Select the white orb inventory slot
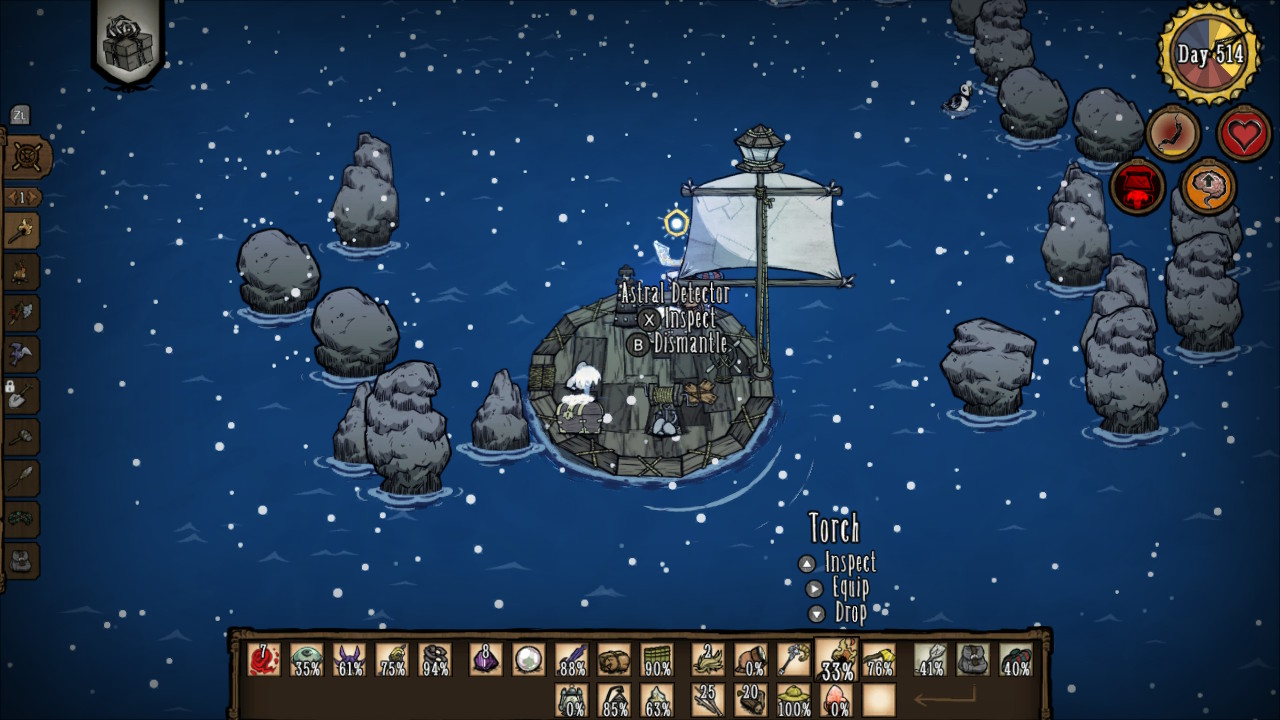Viewport: 1280px width, 720px height. (x=528, y=660)
